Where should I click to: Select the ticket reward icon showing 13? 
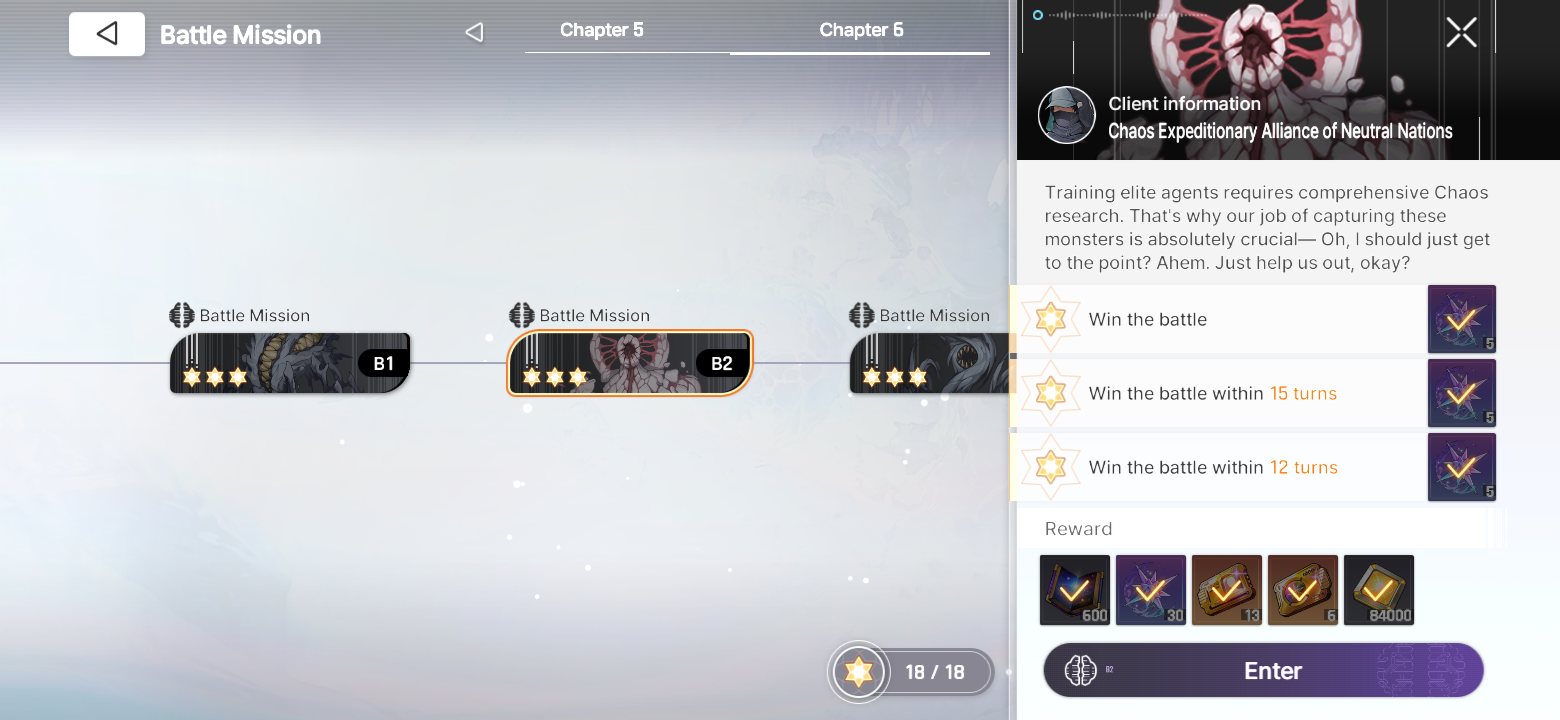[x=1226, y=590]
